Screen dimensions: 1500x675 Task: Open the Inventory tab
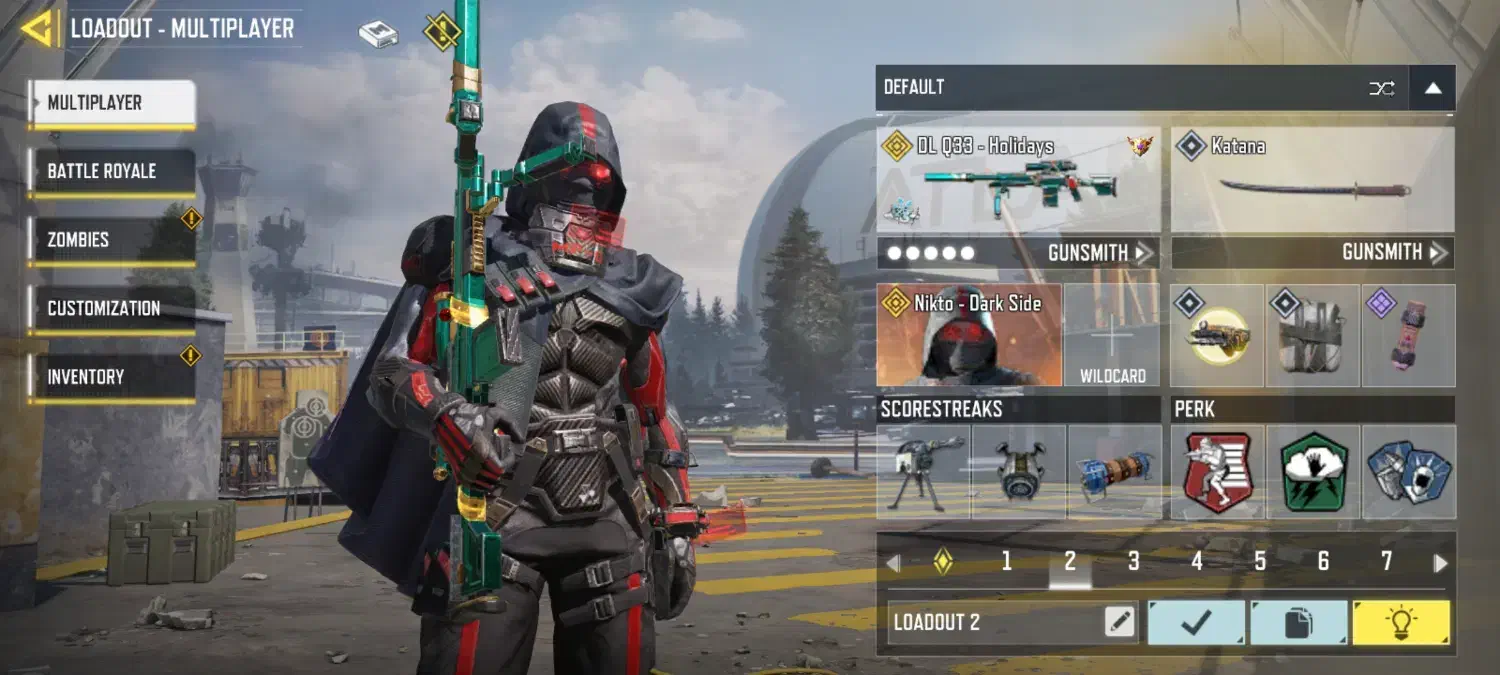111,377
